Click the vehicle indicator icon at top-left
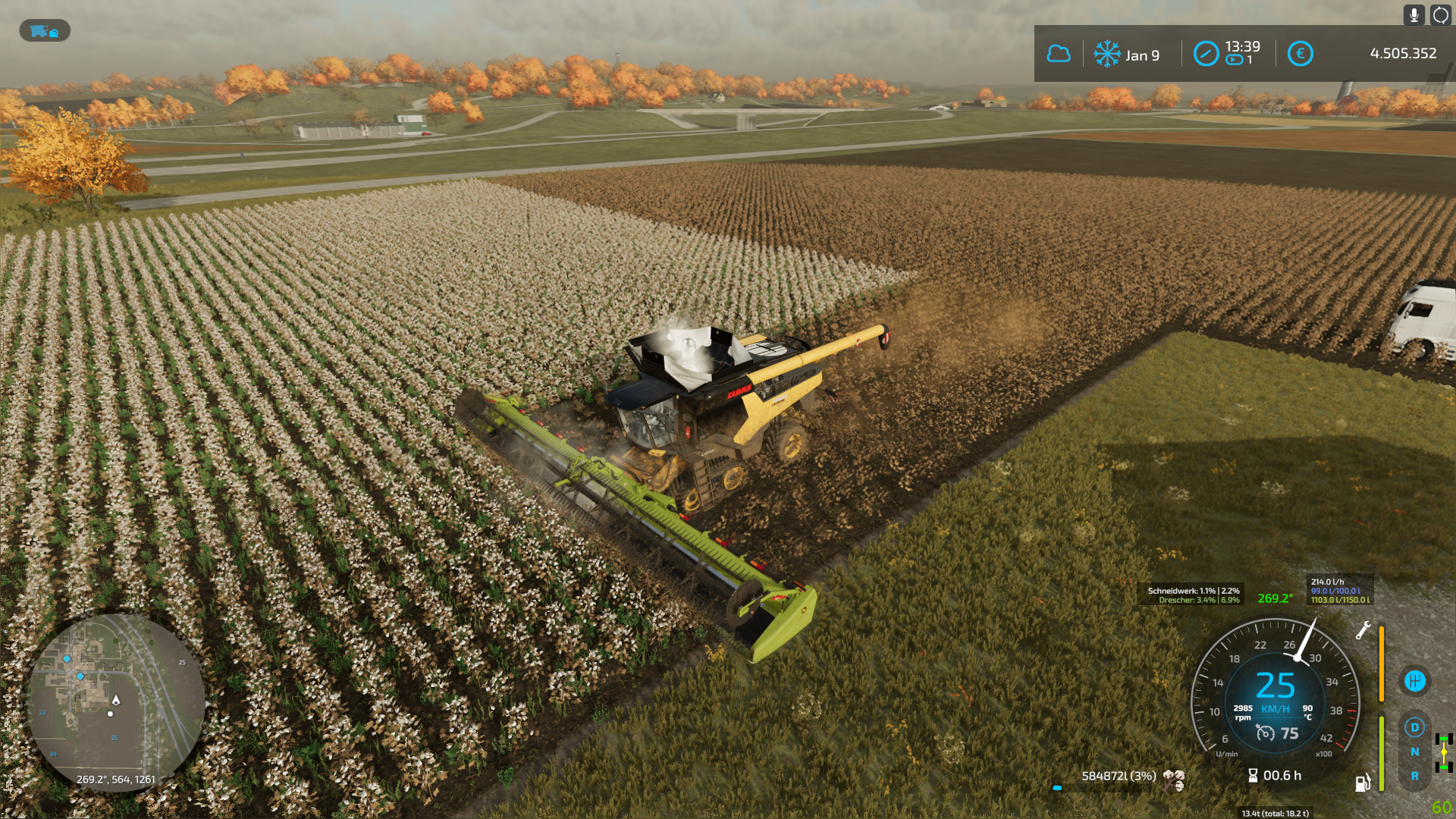1456x819 pixels. 44,31
